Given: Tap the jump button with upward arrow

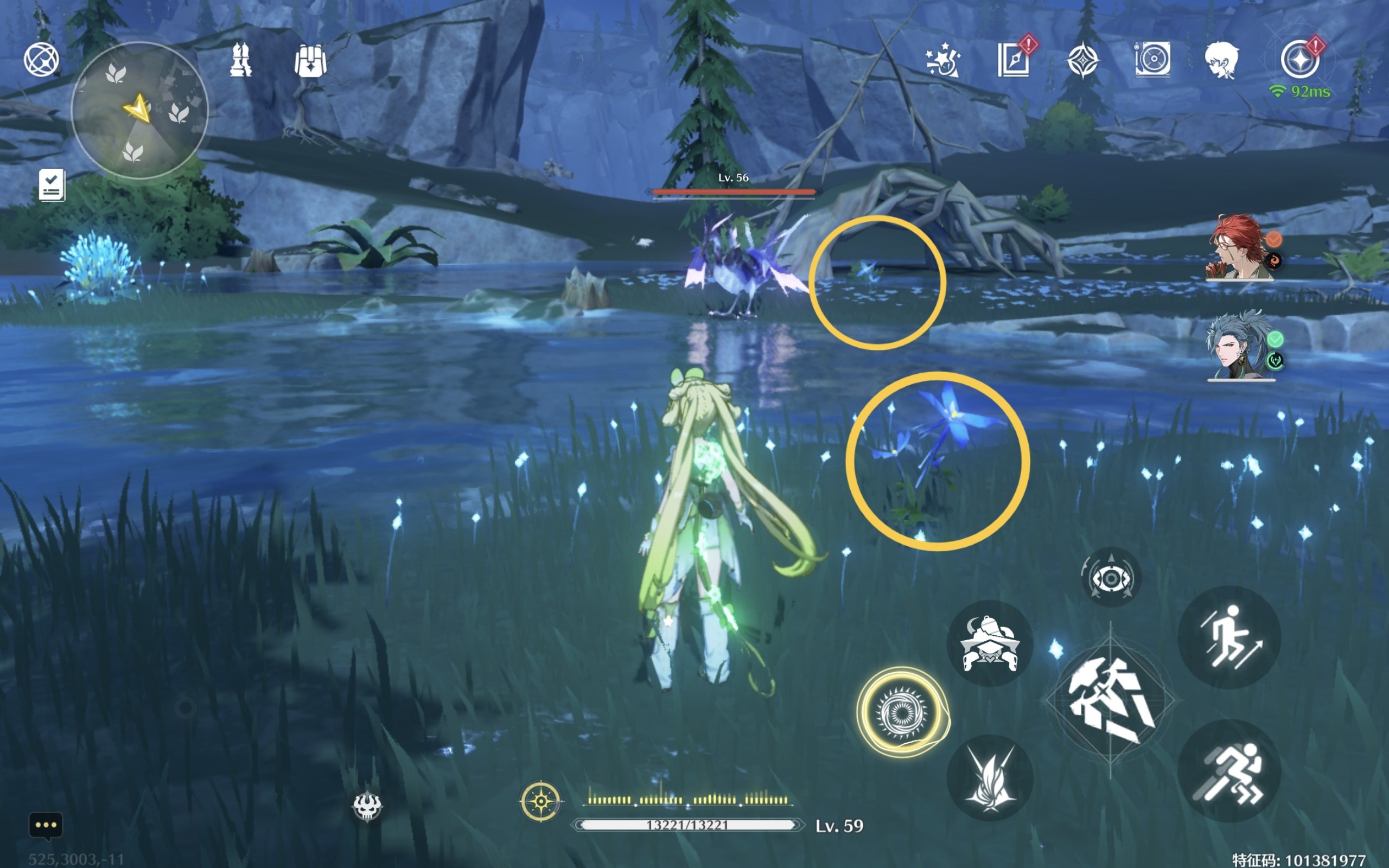Looking at the screenshot, I should [x=1229, y=637].
